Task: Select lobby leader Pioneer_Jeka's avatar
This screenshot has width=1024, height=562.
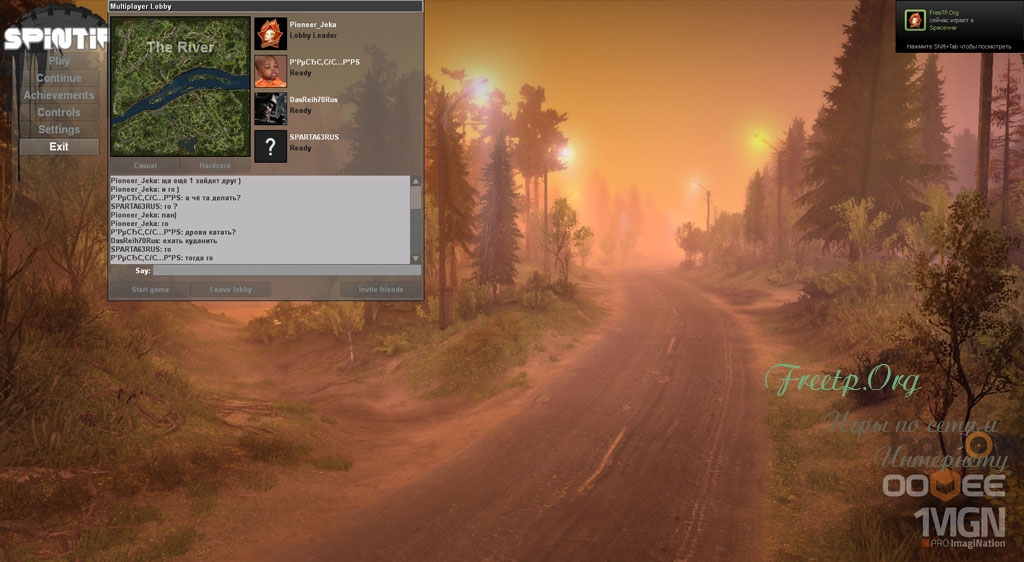Action: [x=270, y=33]
